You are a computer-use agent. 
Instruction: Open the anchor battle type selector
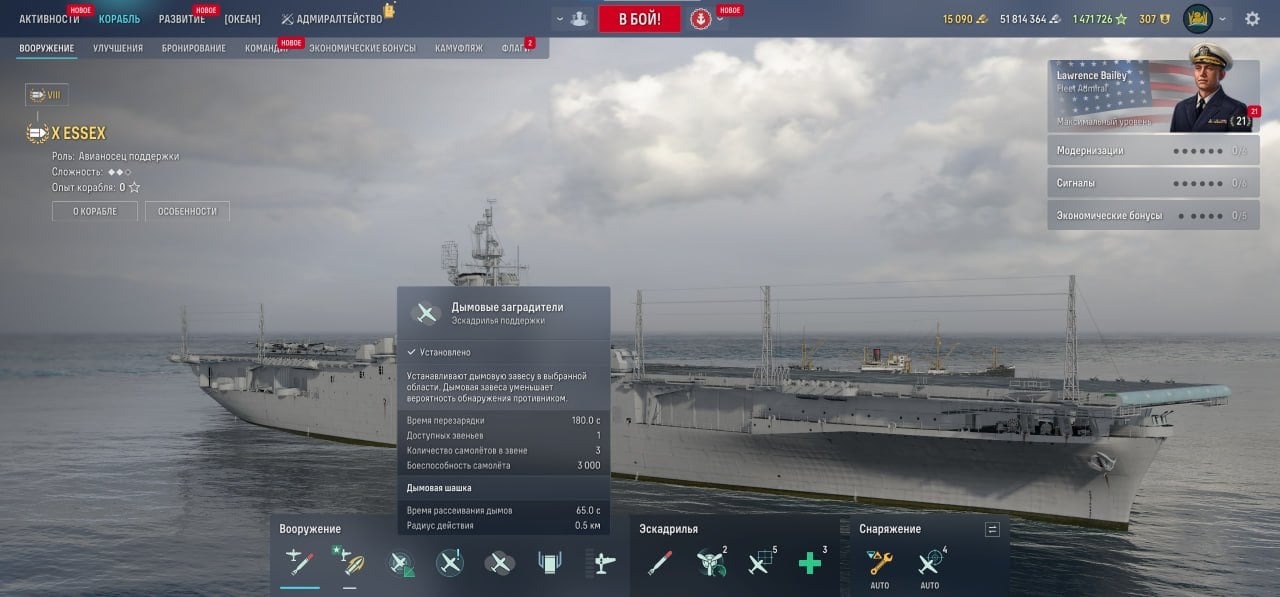tap(700, 19)
